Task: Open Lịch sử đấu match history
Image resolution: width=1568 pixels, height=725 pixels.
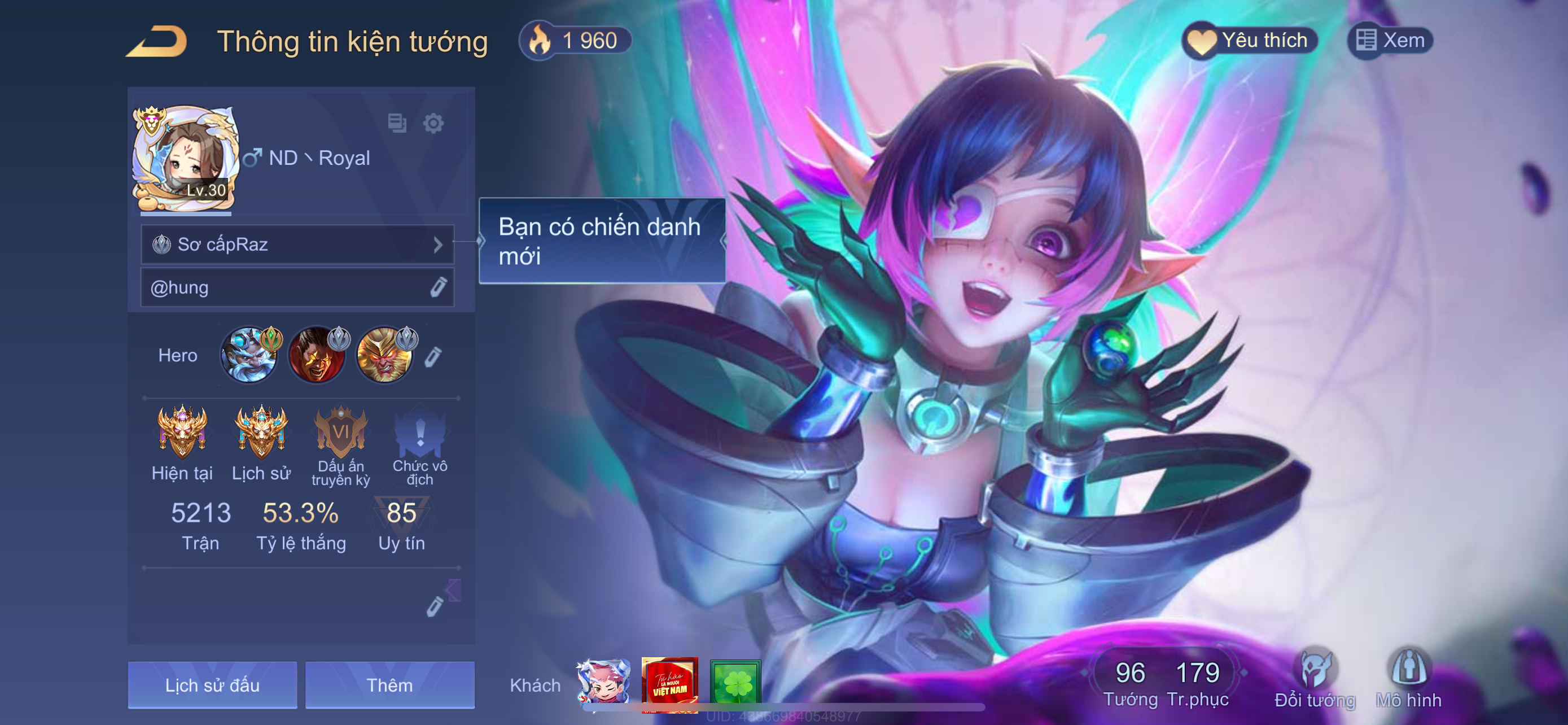Action: pos(212,685)
